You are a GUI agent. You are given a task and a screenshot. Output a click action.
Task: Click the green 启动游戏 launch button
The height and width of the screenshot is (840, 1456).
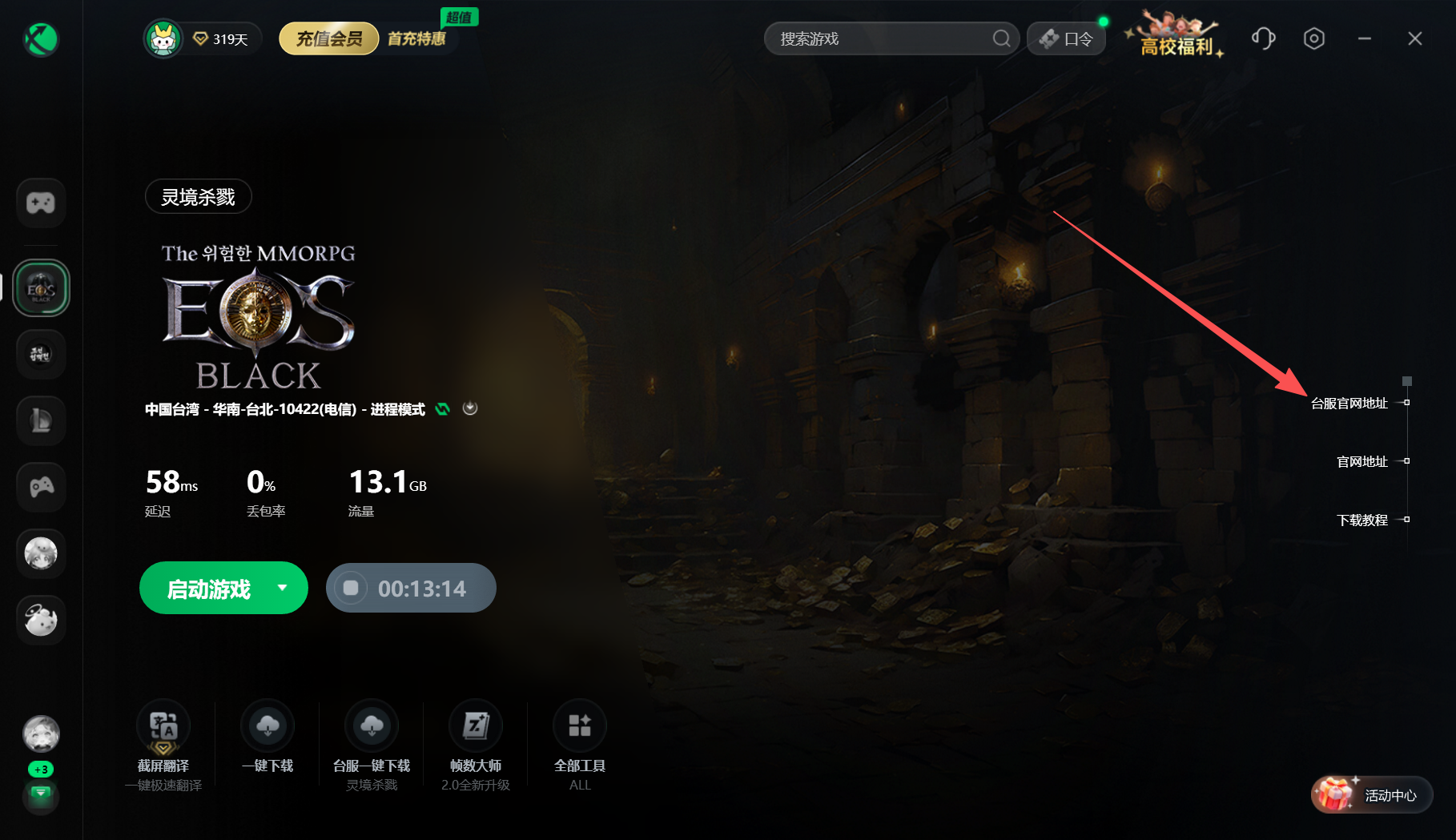coord(208,589)
